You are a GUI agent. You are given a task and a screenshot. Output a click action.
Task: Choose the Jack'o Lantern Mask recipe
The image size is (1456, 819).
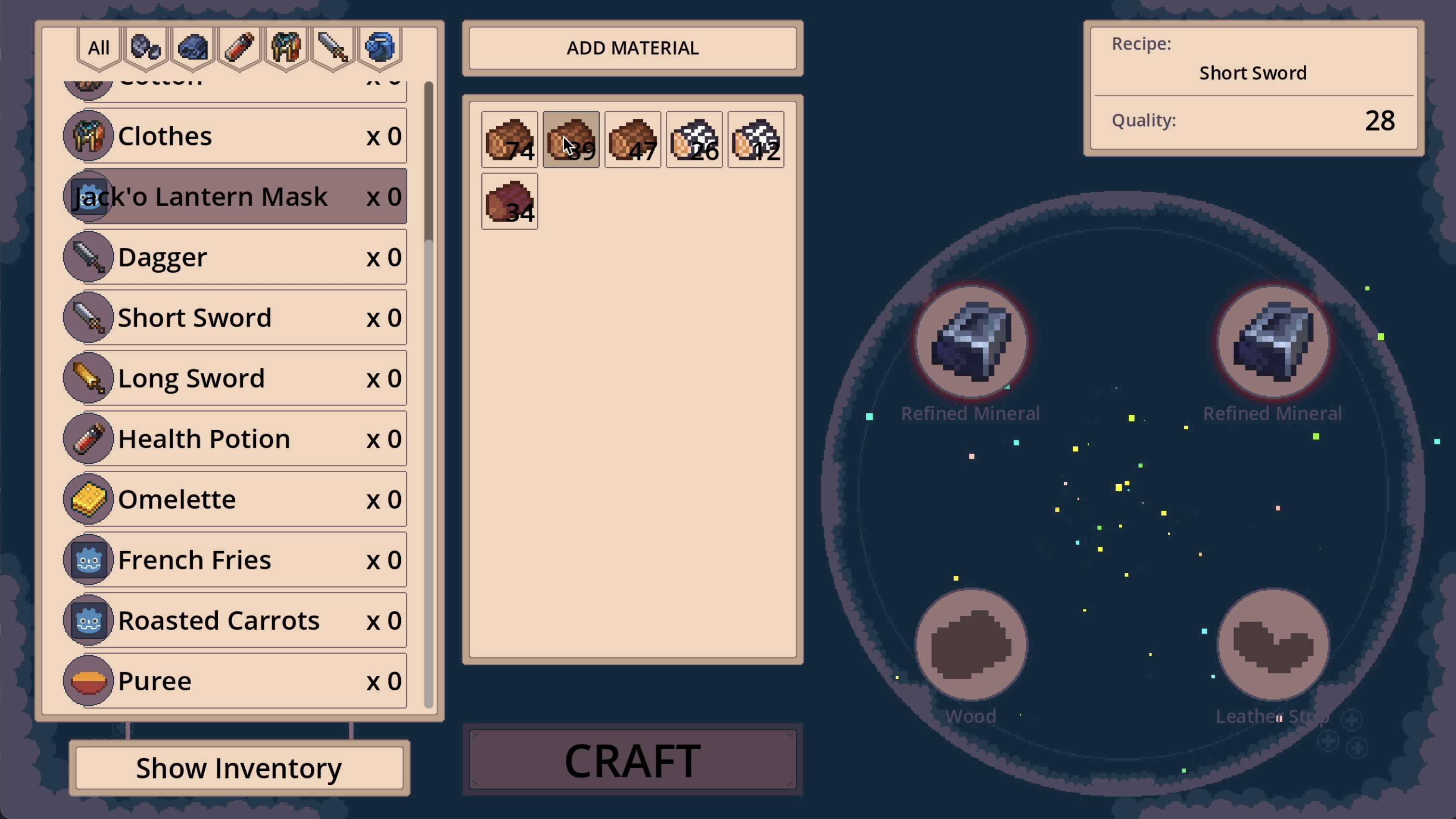(235, 197)
